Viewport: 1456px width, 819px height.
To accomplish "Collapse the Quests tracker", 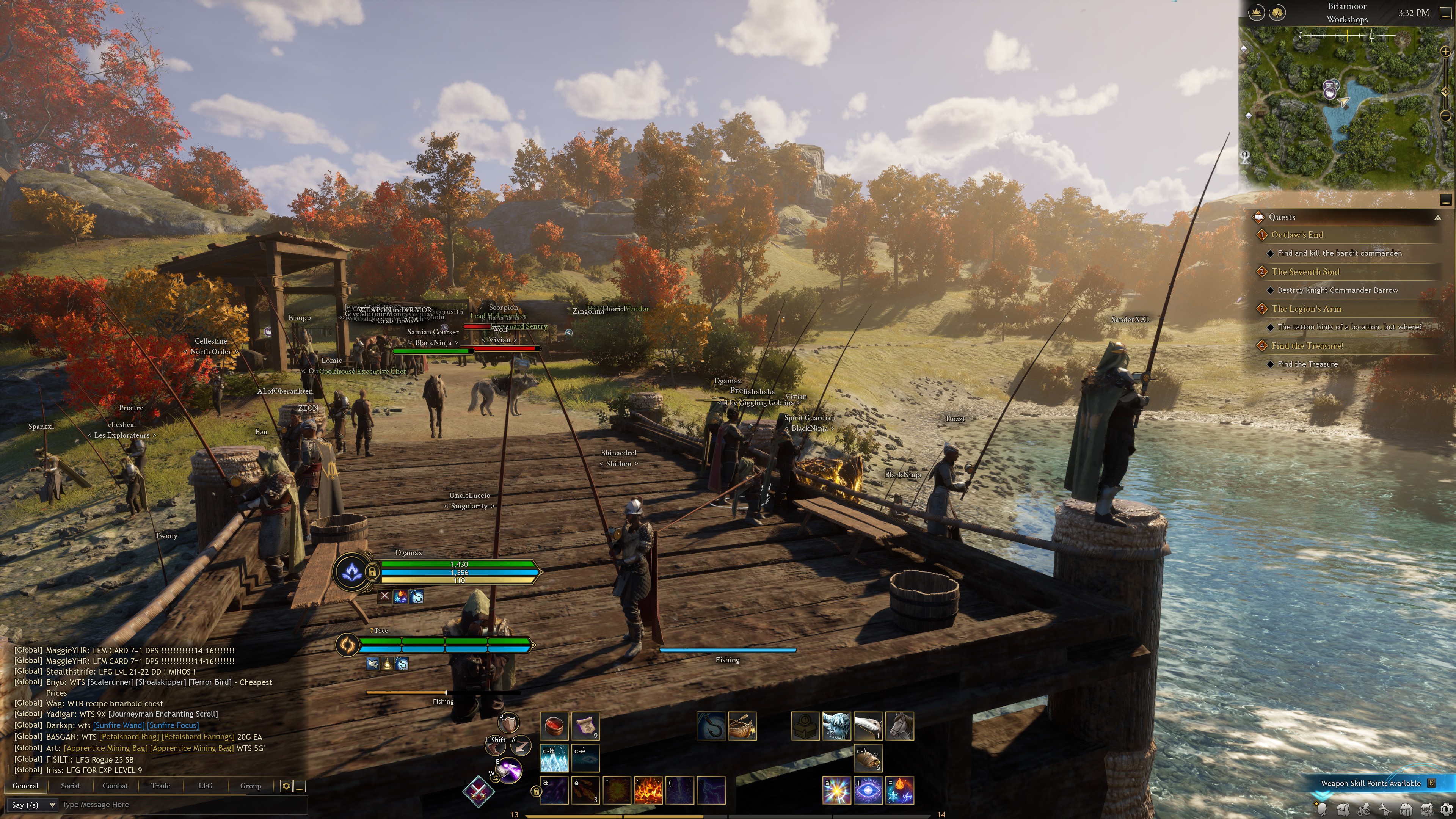I will tap(1437, 217).
